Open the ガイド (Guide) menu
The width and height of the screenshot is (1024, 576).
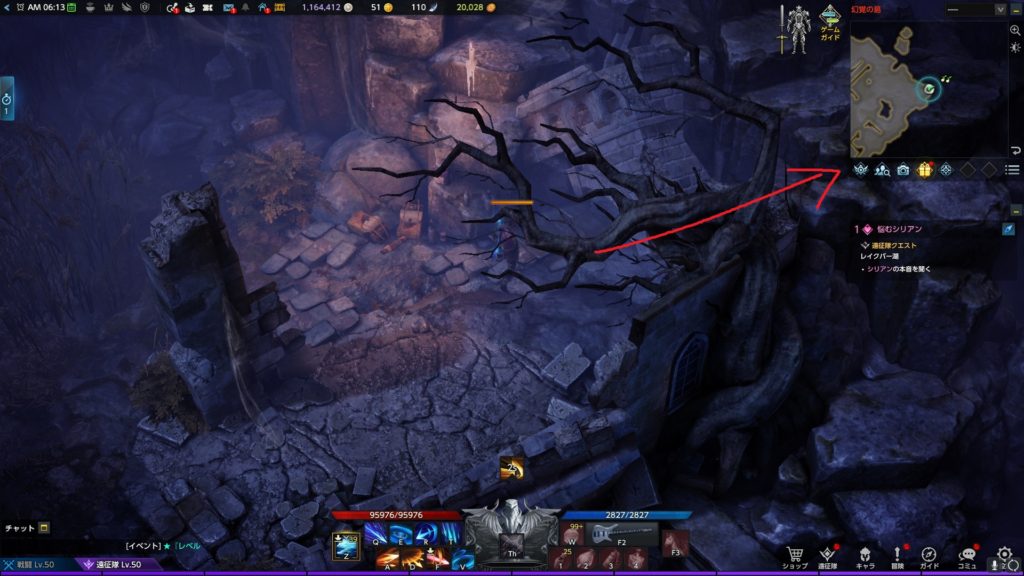click(x=930, y=555)
